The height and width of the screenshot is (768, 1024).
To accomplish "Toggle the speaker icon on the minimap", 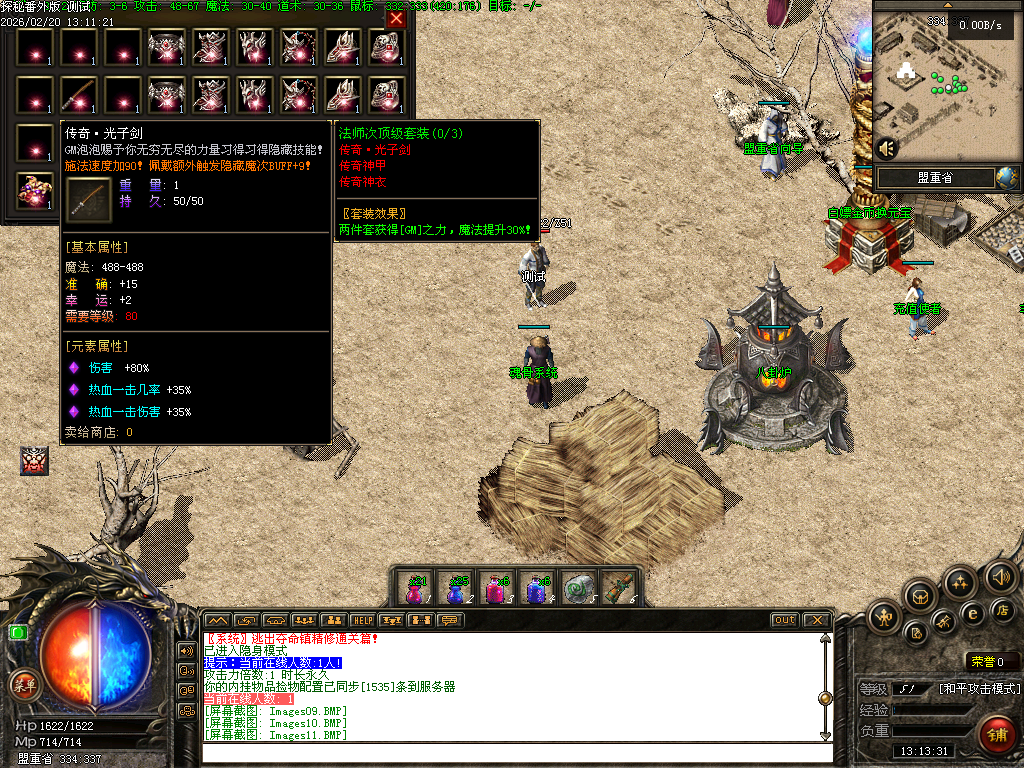I will pos(886,149).
